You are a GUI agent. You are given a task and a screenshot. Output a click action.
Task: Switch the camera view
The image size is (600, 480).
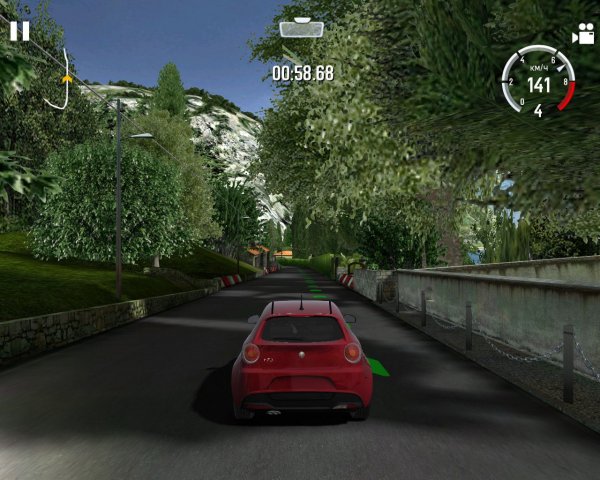(582, 34)
